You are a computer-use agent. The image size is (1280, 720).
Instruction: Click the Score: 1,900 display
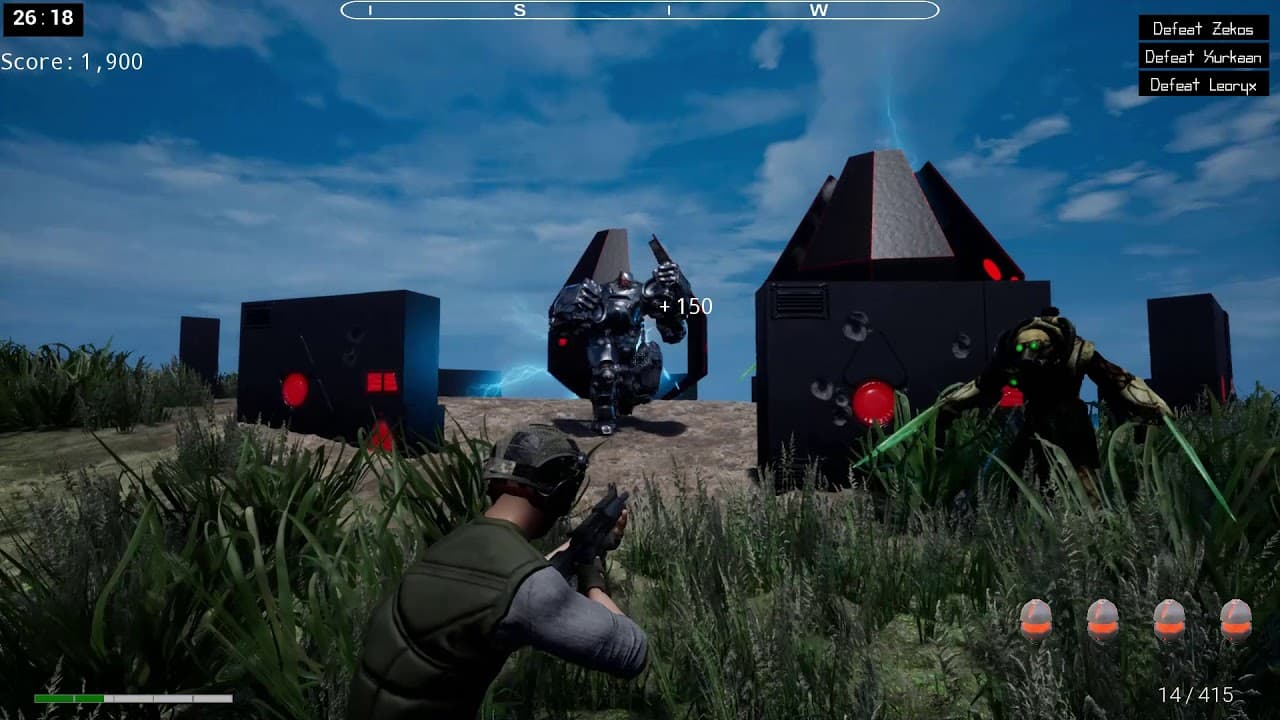click(x=72, y=61)
